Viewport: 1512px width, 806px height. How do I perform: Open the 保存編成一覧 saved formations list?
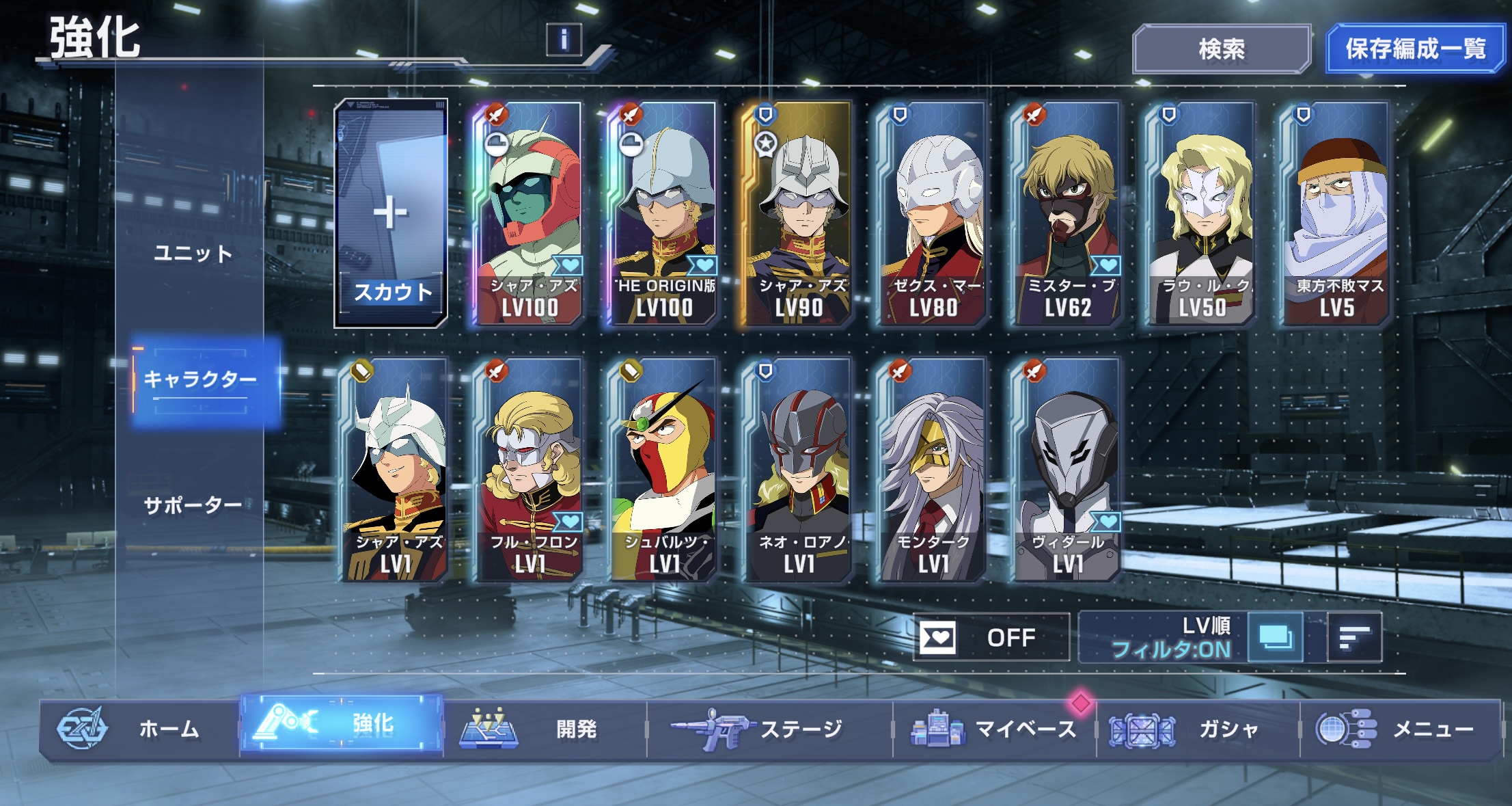point(1415,49)
